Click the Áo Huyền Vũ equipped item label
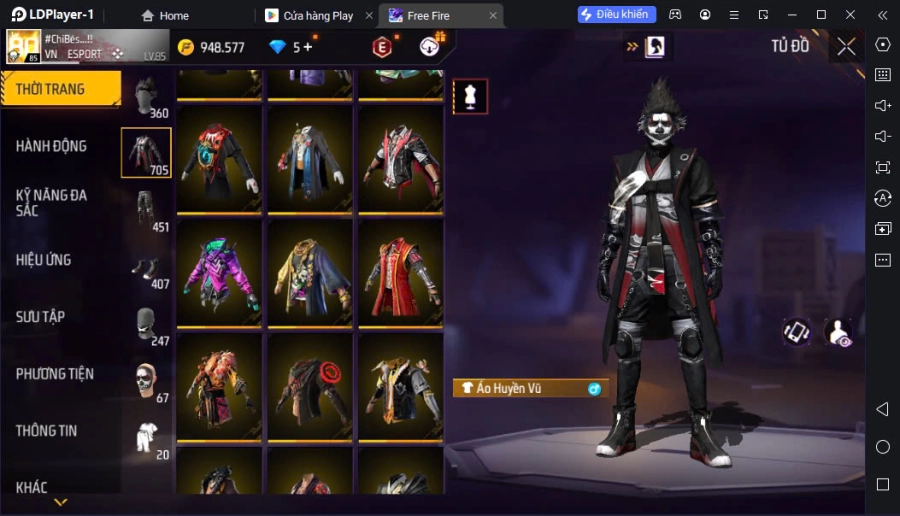Screen dimensions: 900x516 530,388
